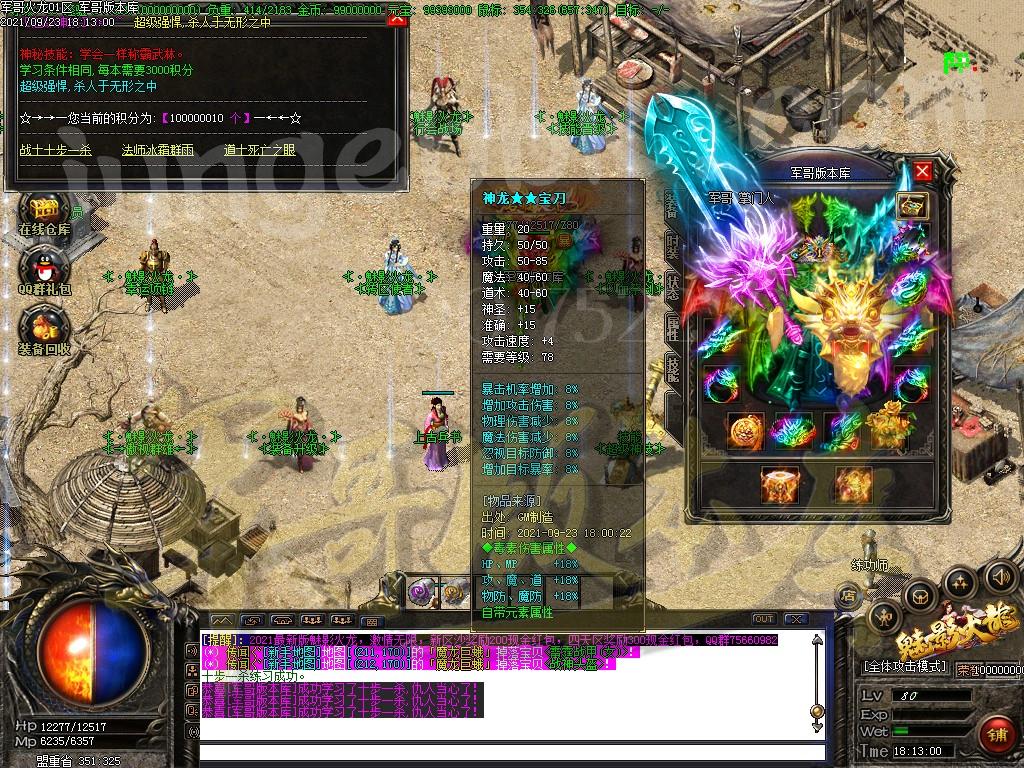Claim the QQ群礼包 gift pack
The height and width of the screenshot is (768, 1024).
click(x=44, y=273)
